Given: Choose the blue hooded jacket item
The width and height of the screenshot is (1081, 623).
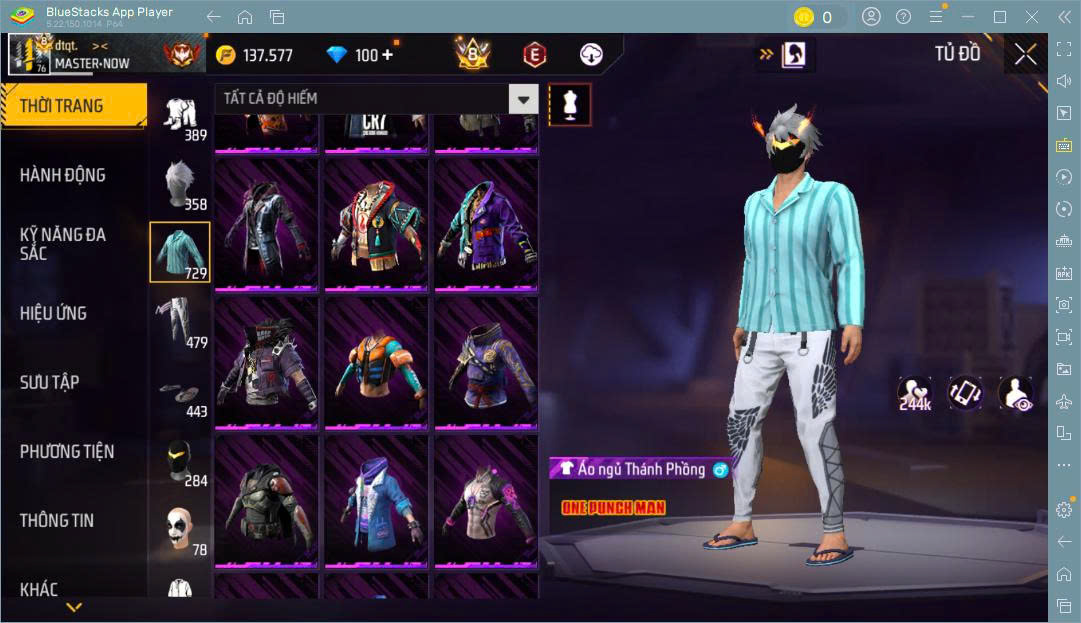Looking at the screenshot, I should pos(375,500).
